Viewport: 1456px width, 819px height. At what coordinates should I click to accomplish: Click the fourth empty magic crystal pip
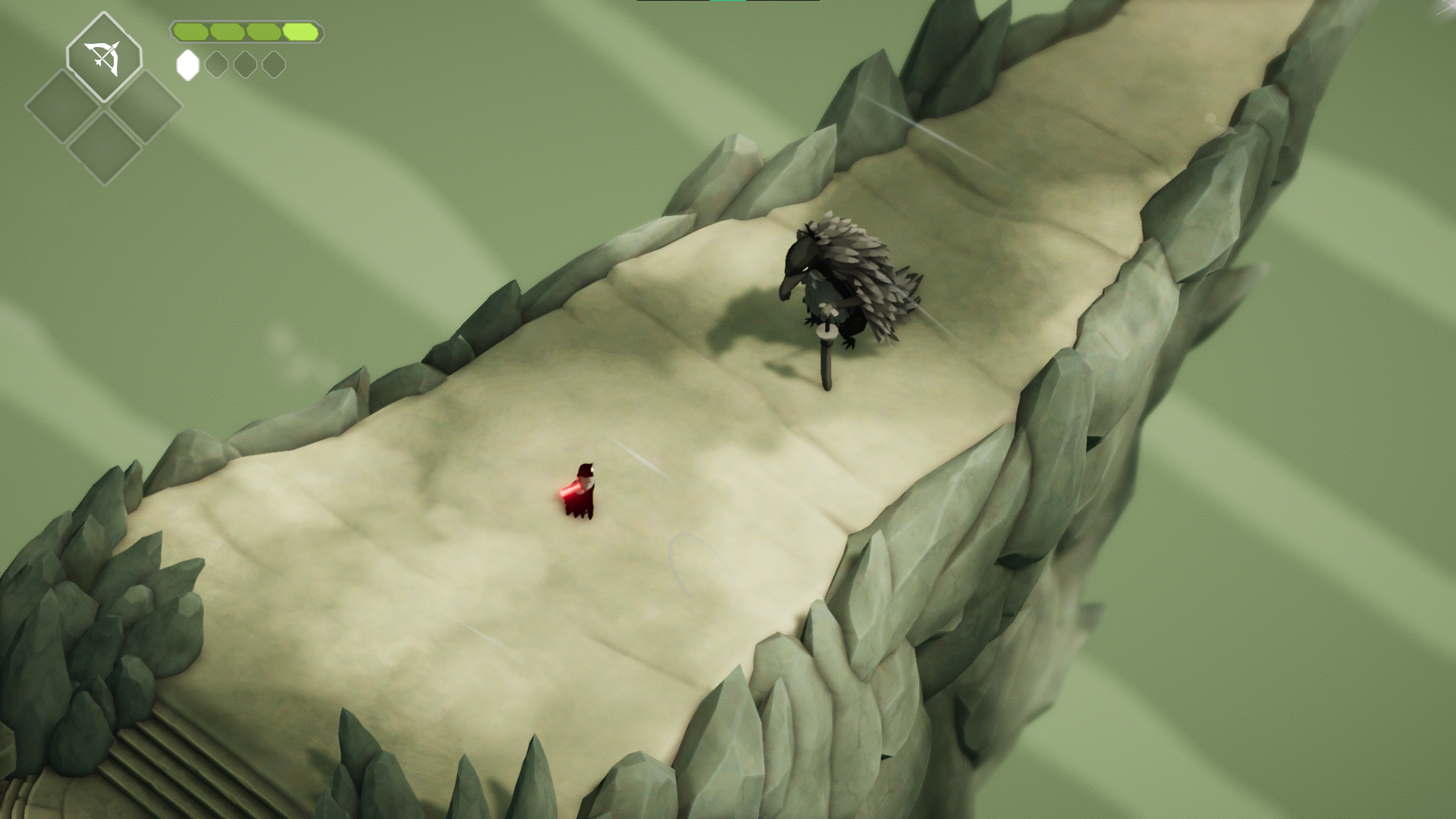point(275,65)
